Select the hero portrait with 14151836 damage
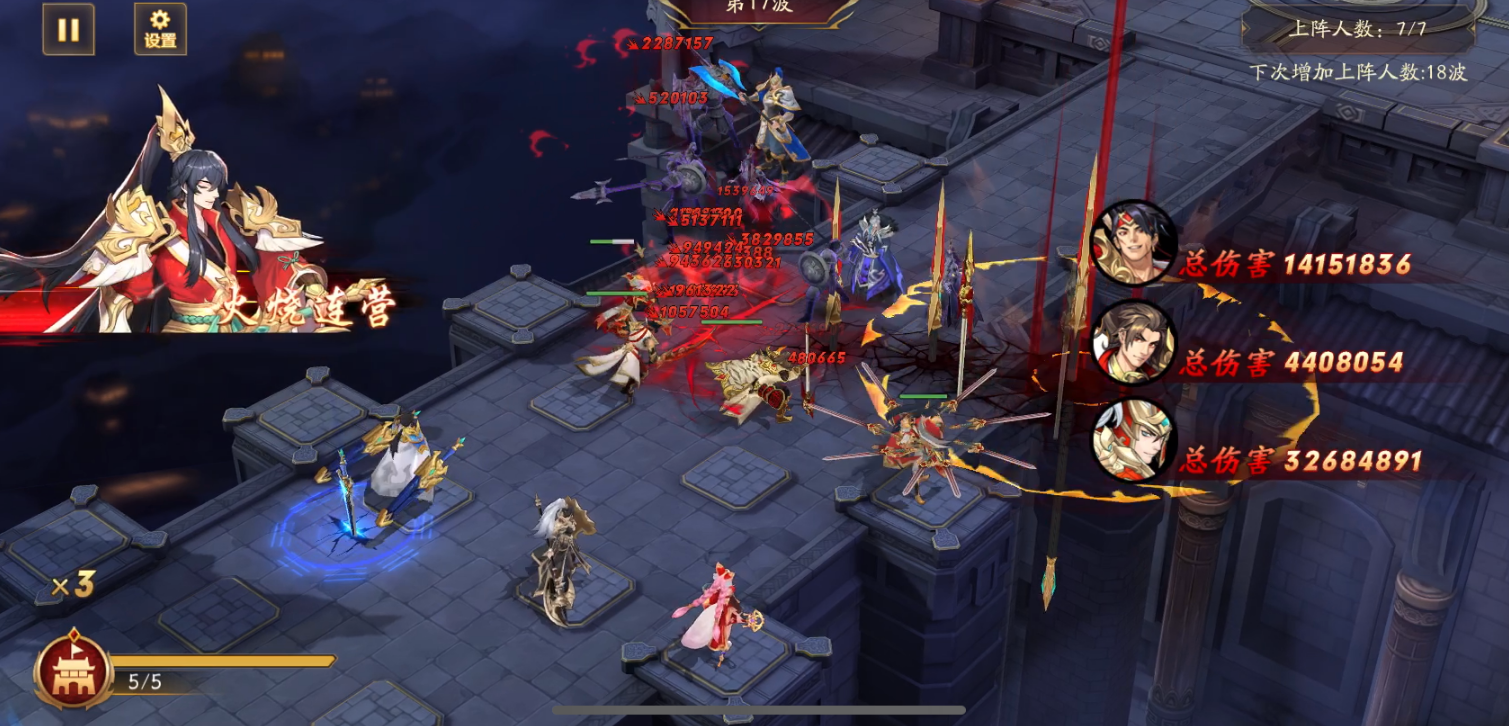The height and width of the screenshot is (726, 1509). point(1133,244)
